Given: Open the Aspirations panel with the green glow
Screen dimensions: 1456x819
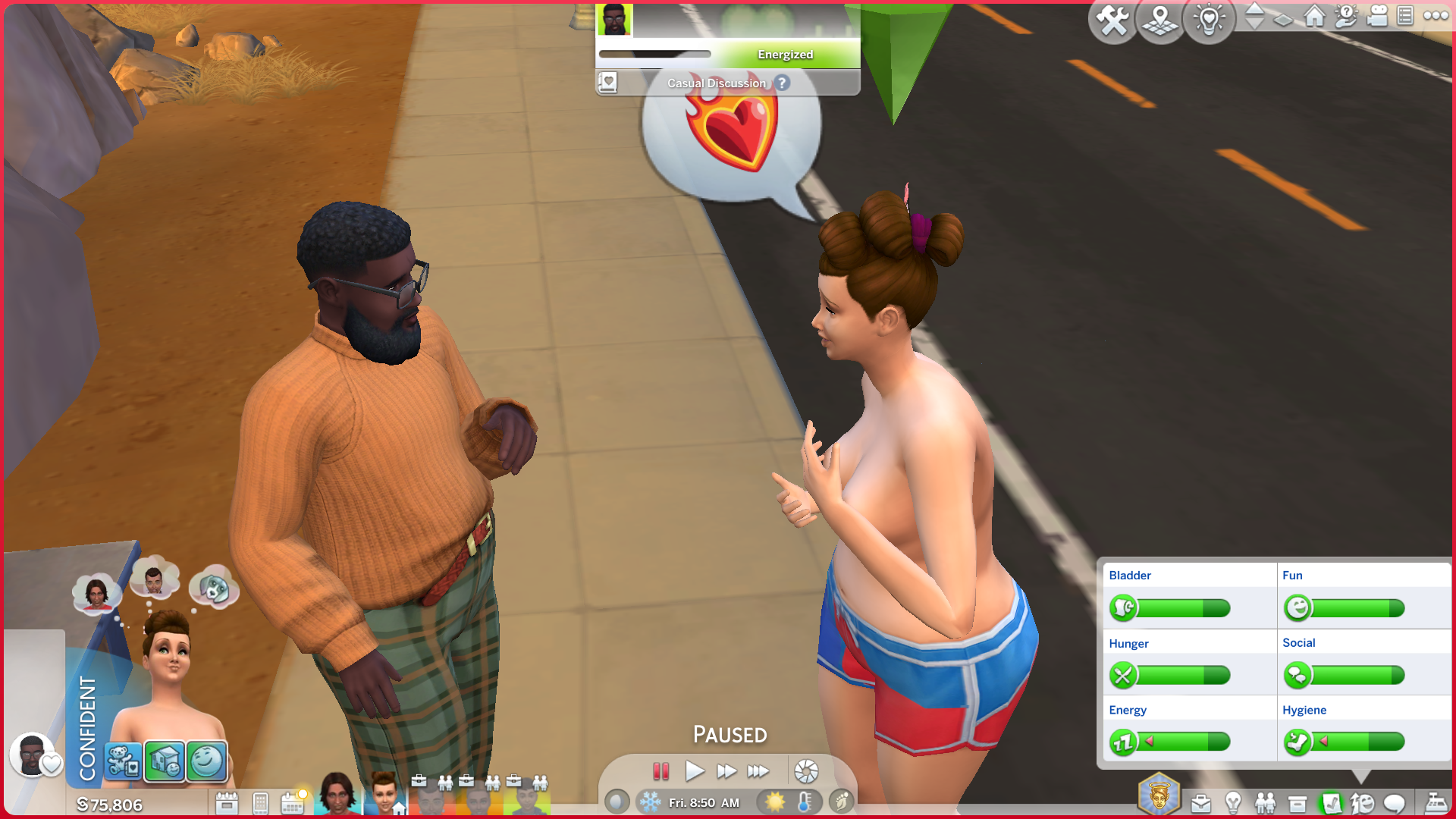Looking at the screenshot, I should tap(1330, 802).
